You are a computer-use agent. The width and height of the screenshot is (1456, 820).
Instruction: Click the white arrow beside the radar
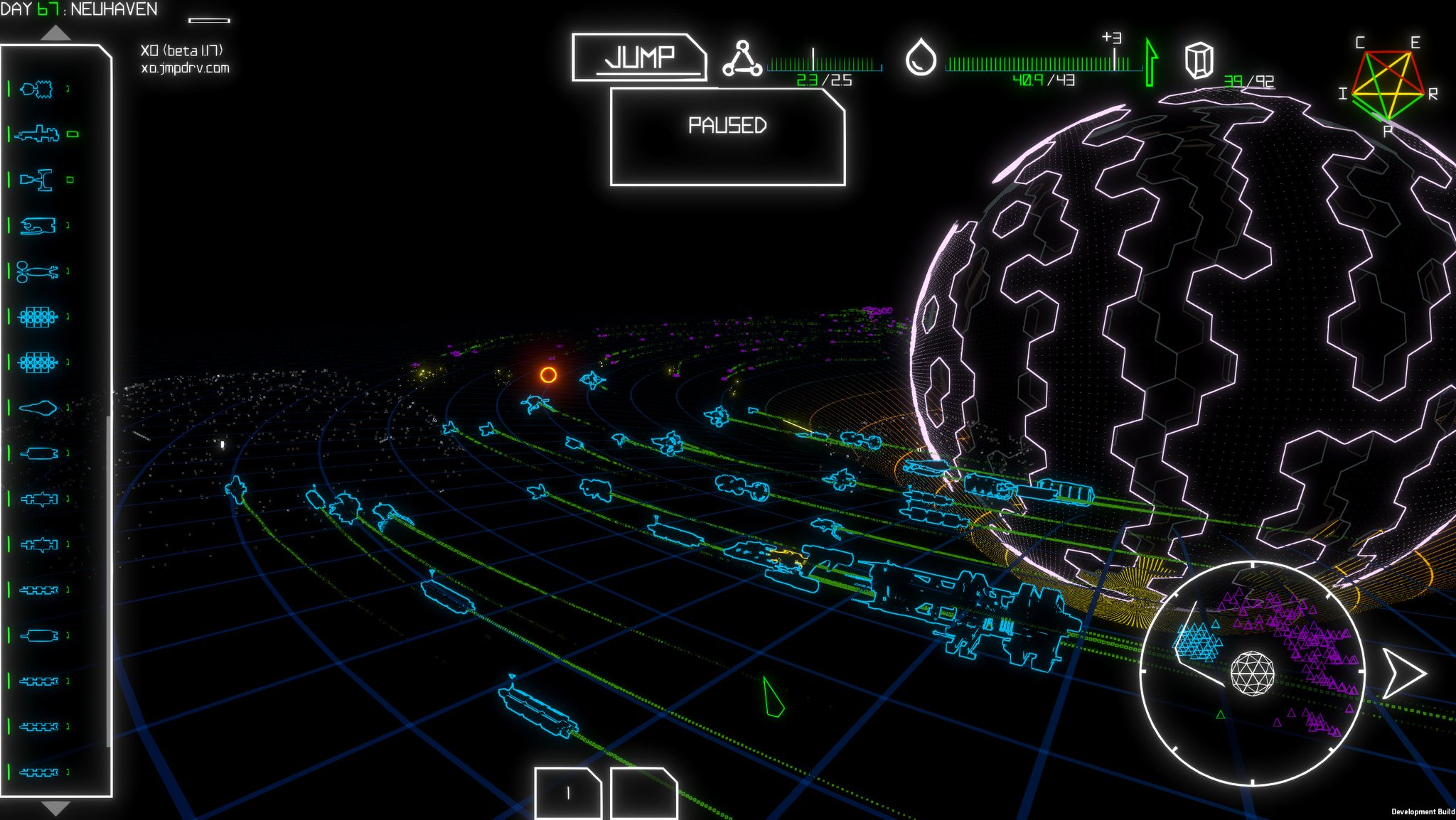[1403, 672]
